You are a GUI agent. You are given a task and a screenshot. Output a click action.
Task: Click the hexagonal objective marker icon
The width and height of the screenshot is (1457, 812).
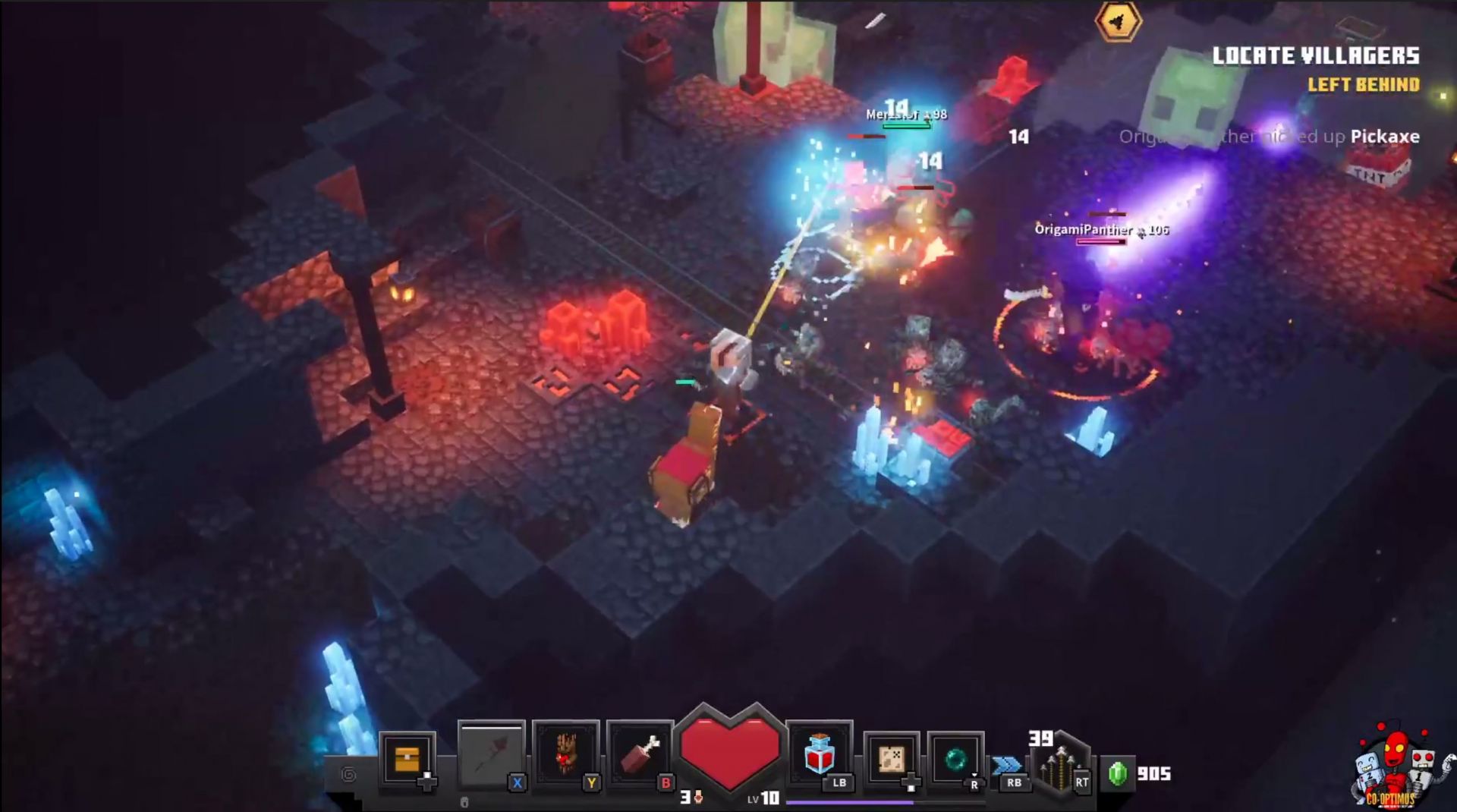tap(1118, 23)
